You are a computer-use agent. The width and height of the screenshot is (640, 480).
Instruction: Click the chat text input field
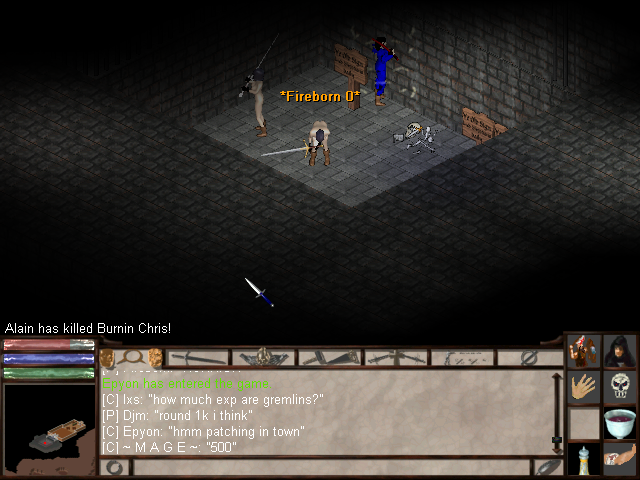(x=330, y=467)
